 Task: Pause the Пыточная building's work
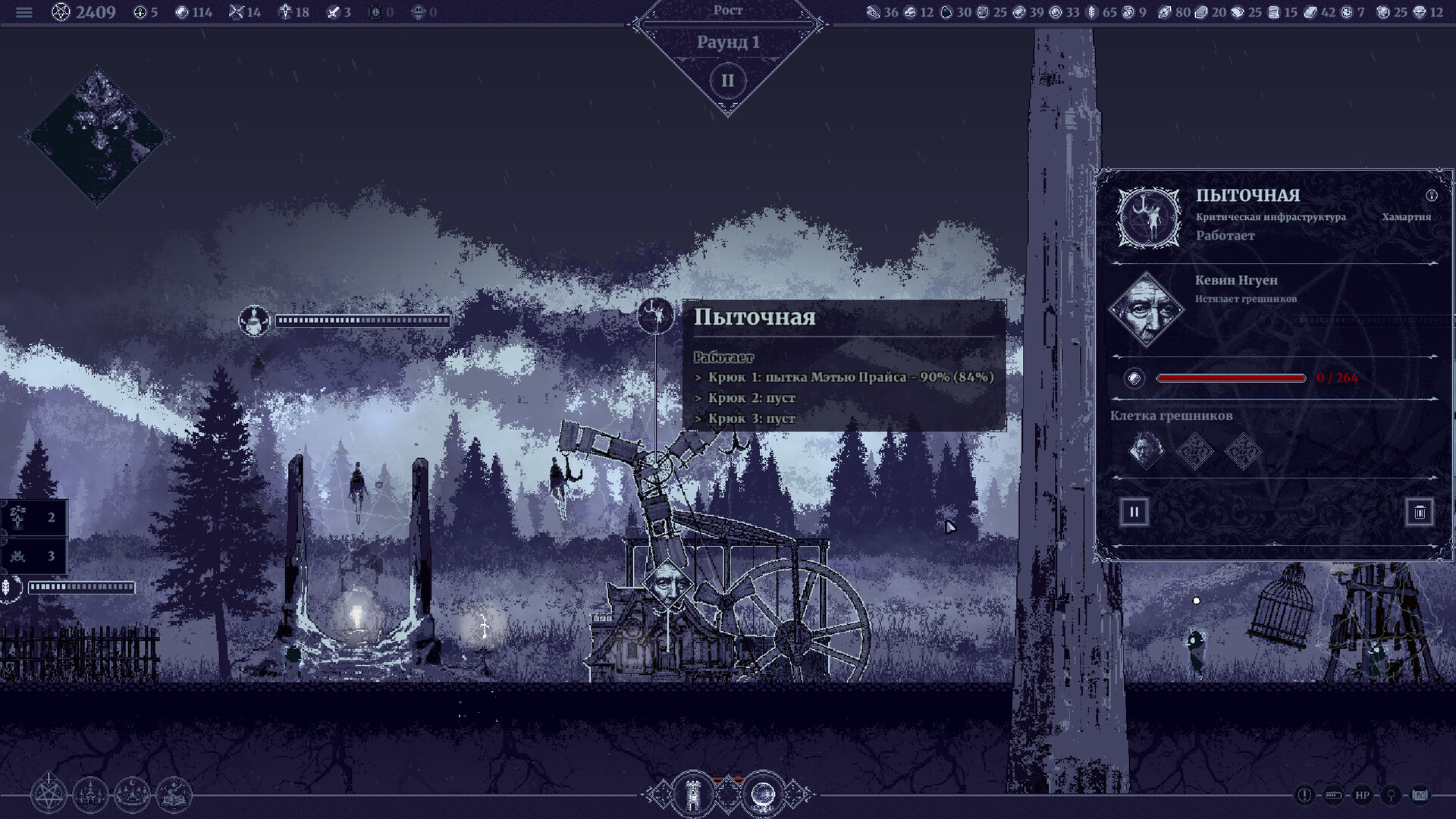pyautogui.click(x=1134, y=512)
